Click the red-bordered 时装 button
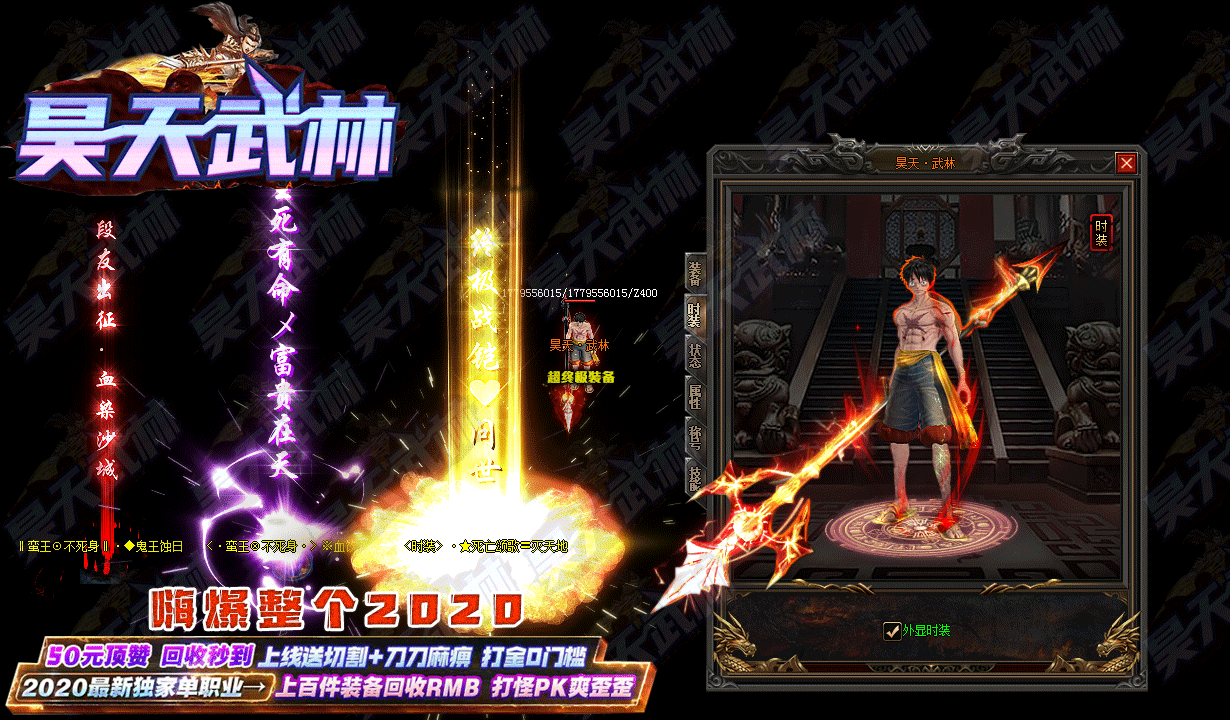The height and width of the screenshot is (720, 1230). [1100, 233]
